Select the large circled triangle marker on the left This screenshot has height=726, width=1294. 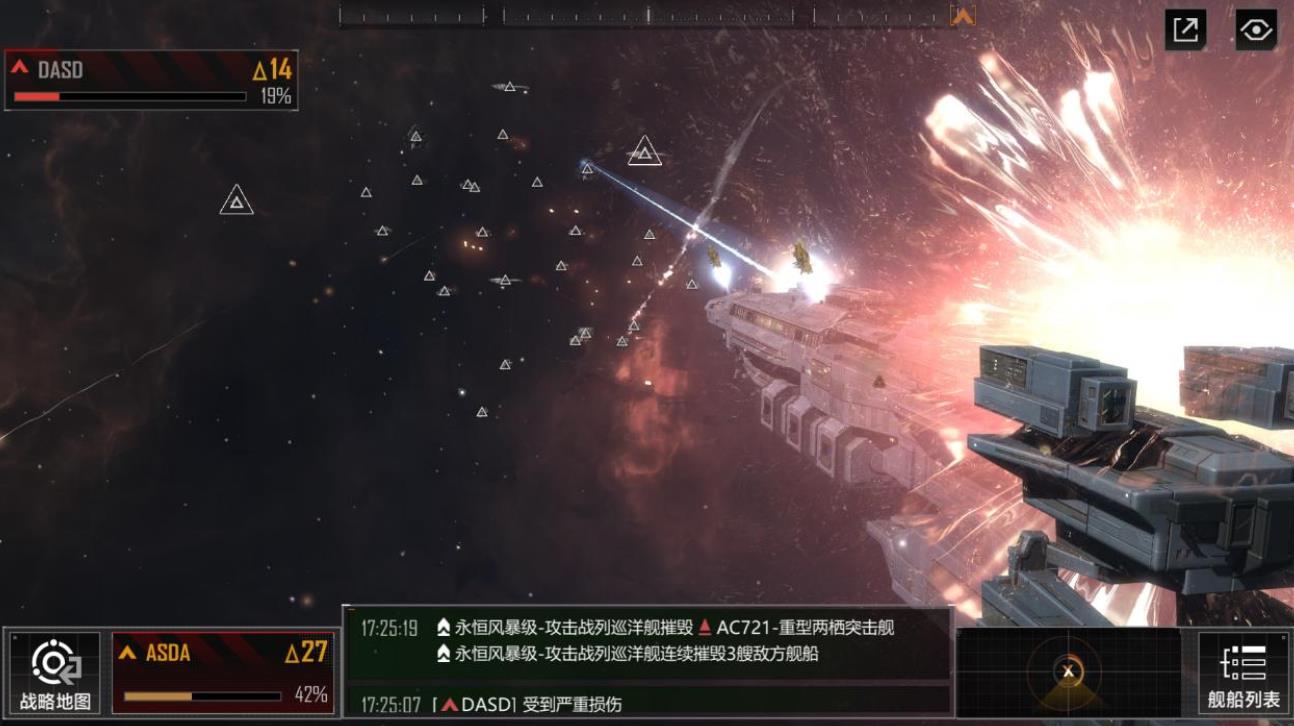pos(235,199)
